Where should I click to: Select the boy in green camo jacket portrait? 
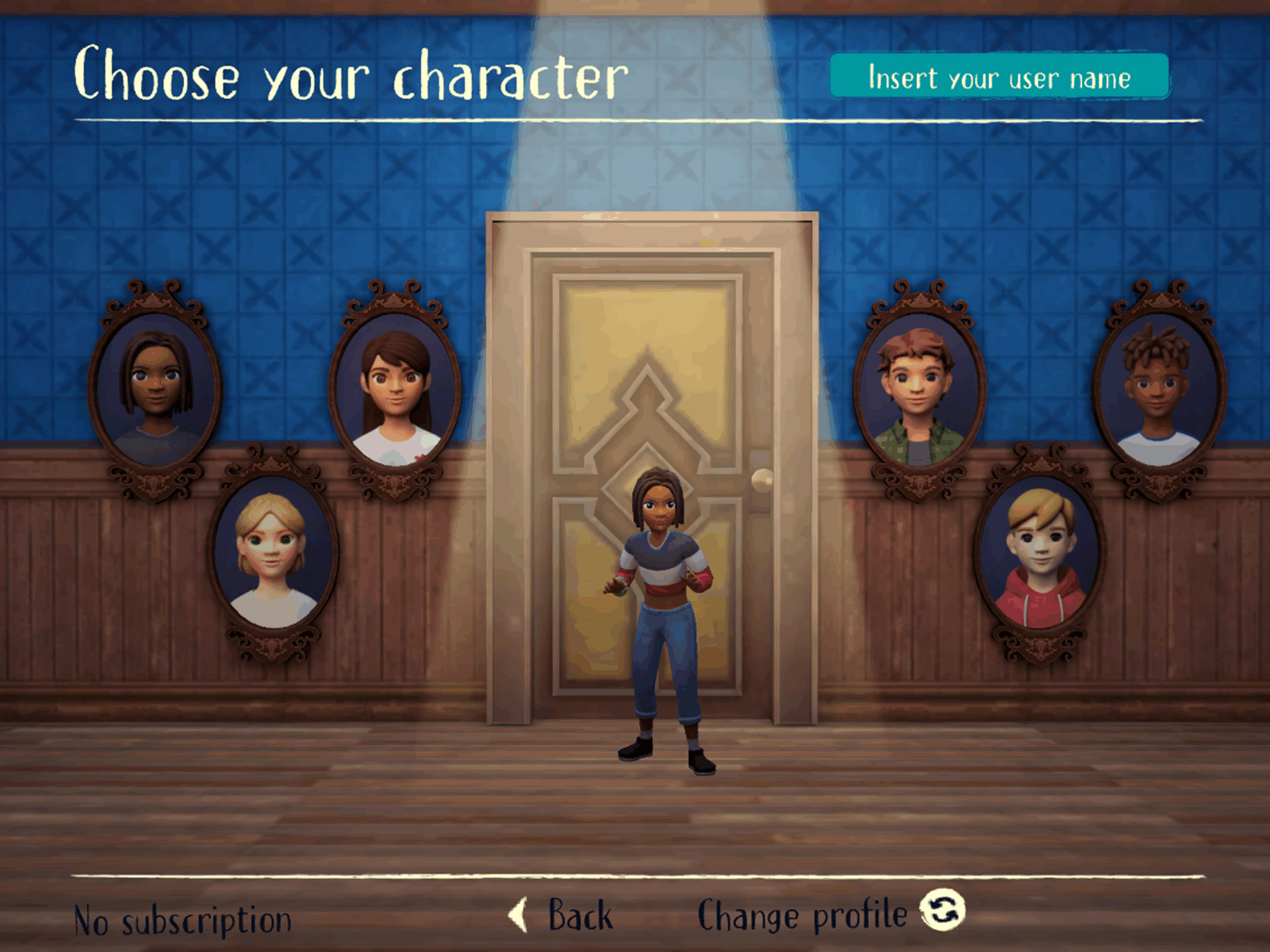pos(918,390)
